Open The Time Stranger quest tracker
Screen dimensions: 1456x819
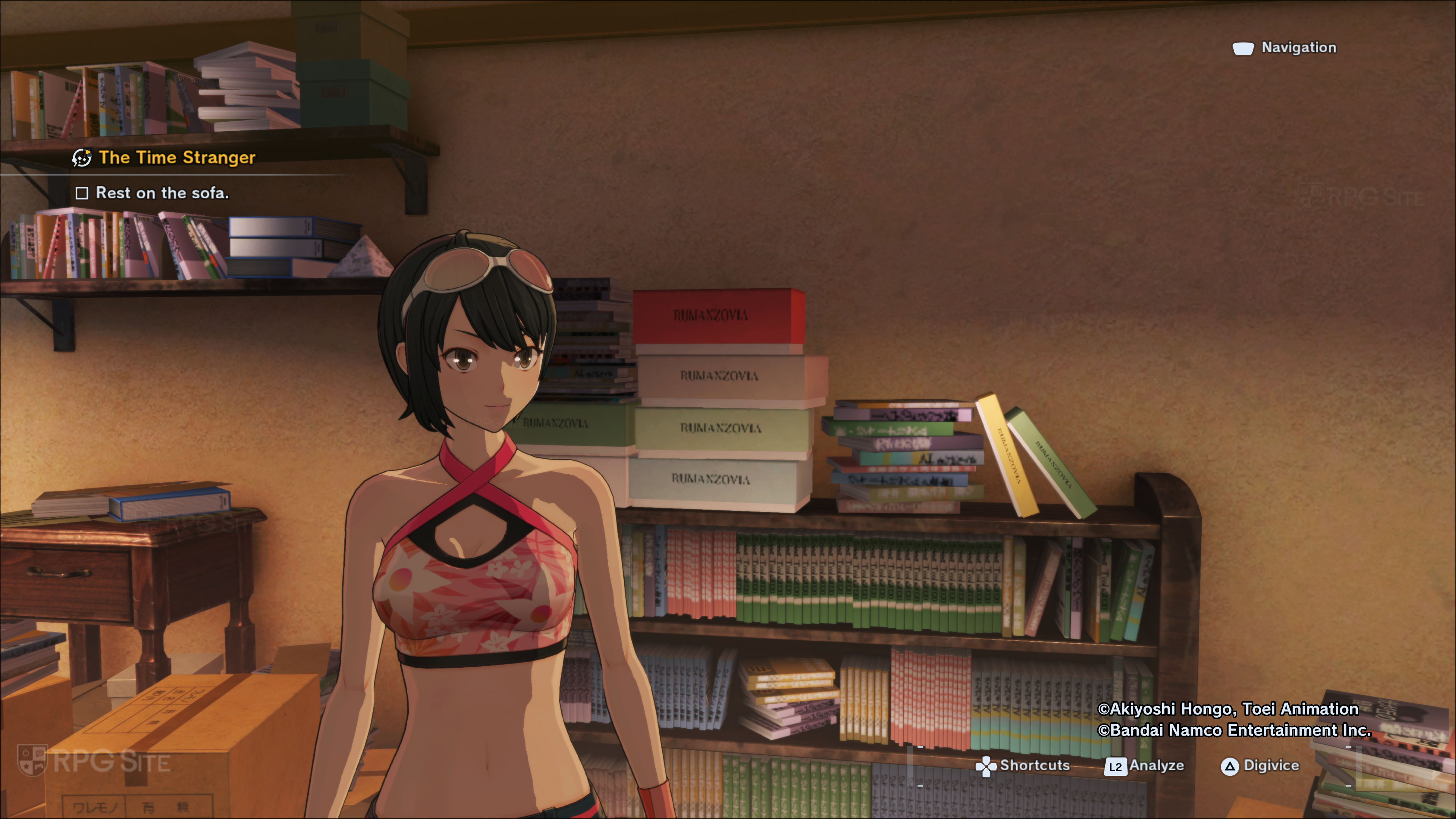point(176,158)
